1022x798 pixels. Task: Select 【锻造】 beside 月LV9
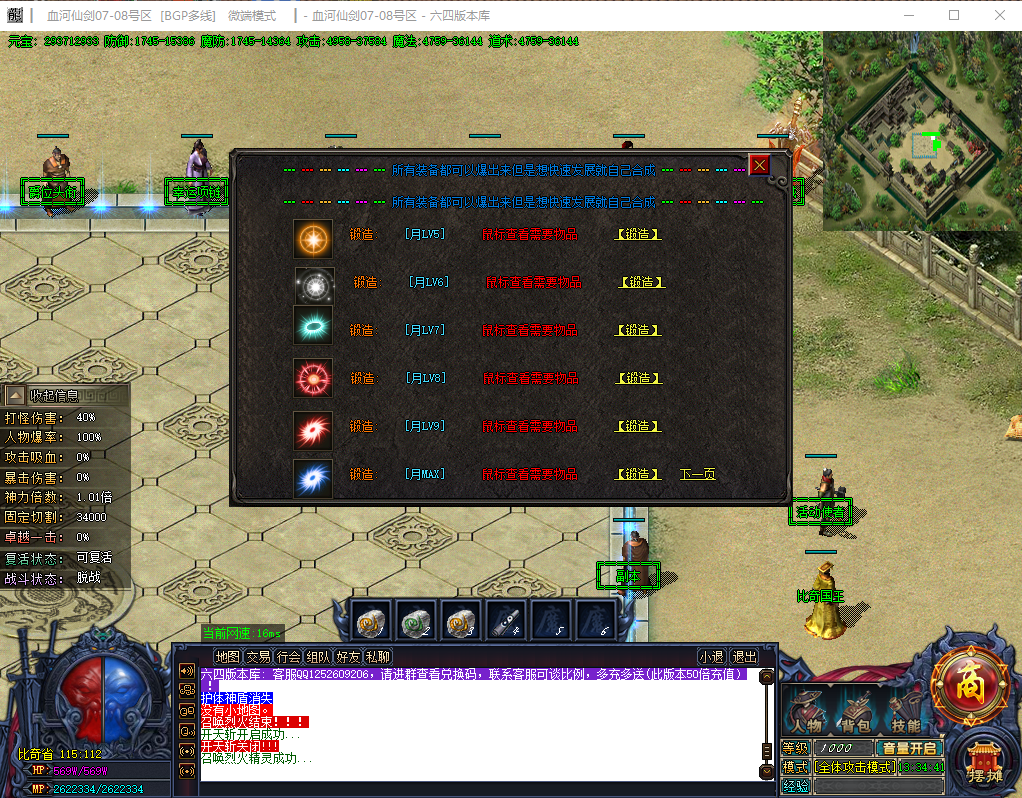point(637,427)
